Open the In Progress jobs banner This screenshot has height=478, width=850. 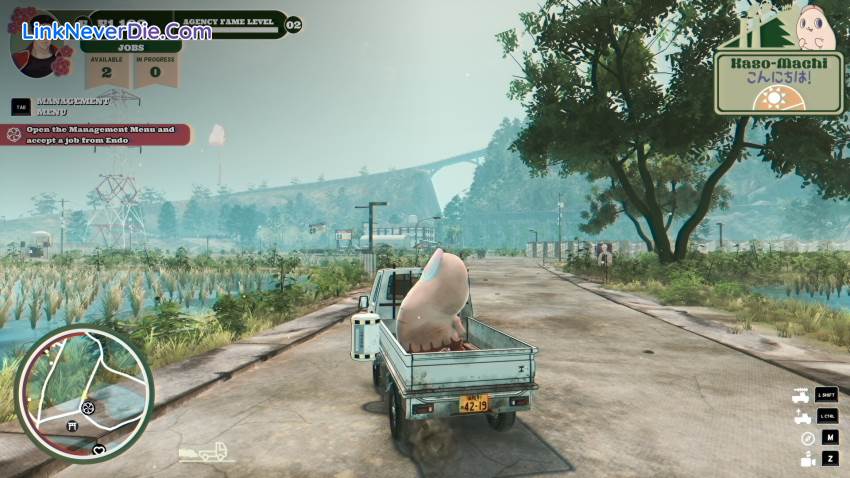point(155,68)
